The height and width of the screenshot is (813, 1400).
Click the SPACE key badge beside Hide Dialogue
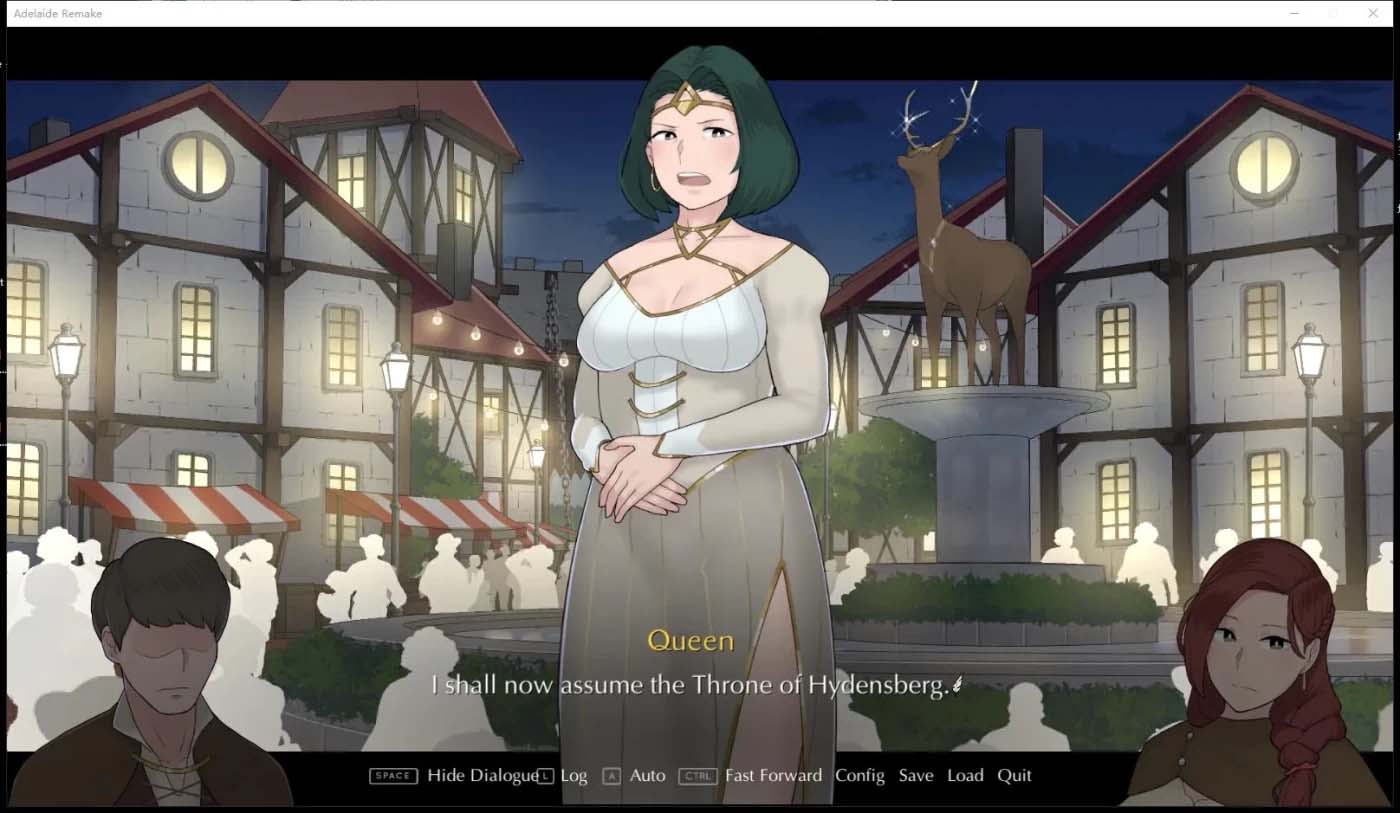(392, 776)
